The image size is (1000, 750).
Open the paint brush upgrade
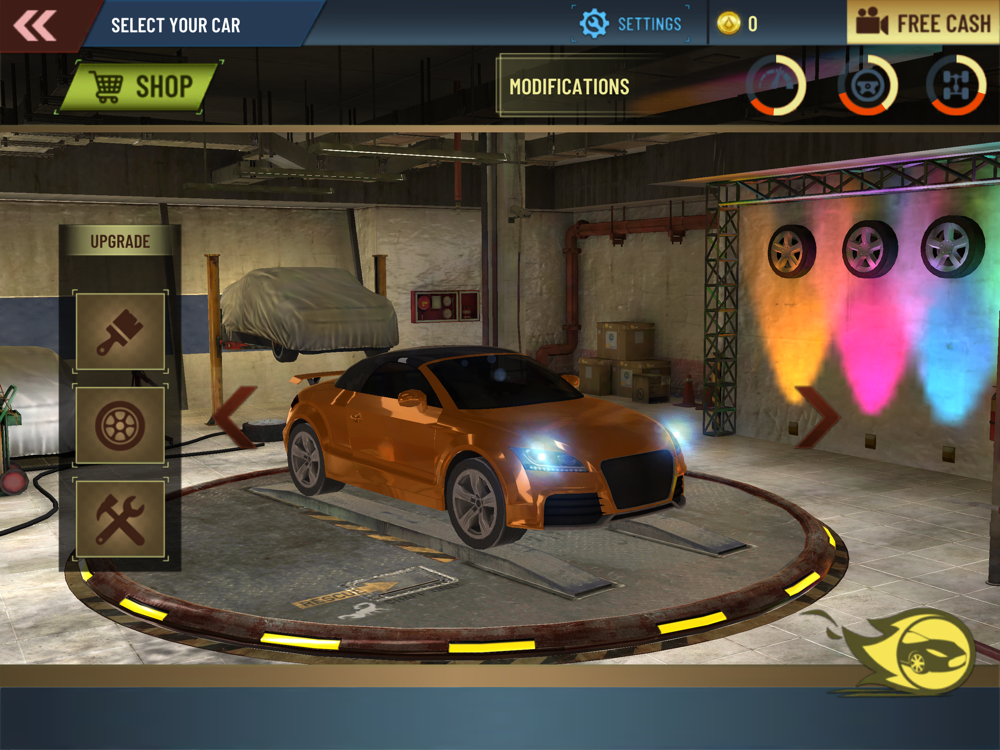[x=120, y=332]
